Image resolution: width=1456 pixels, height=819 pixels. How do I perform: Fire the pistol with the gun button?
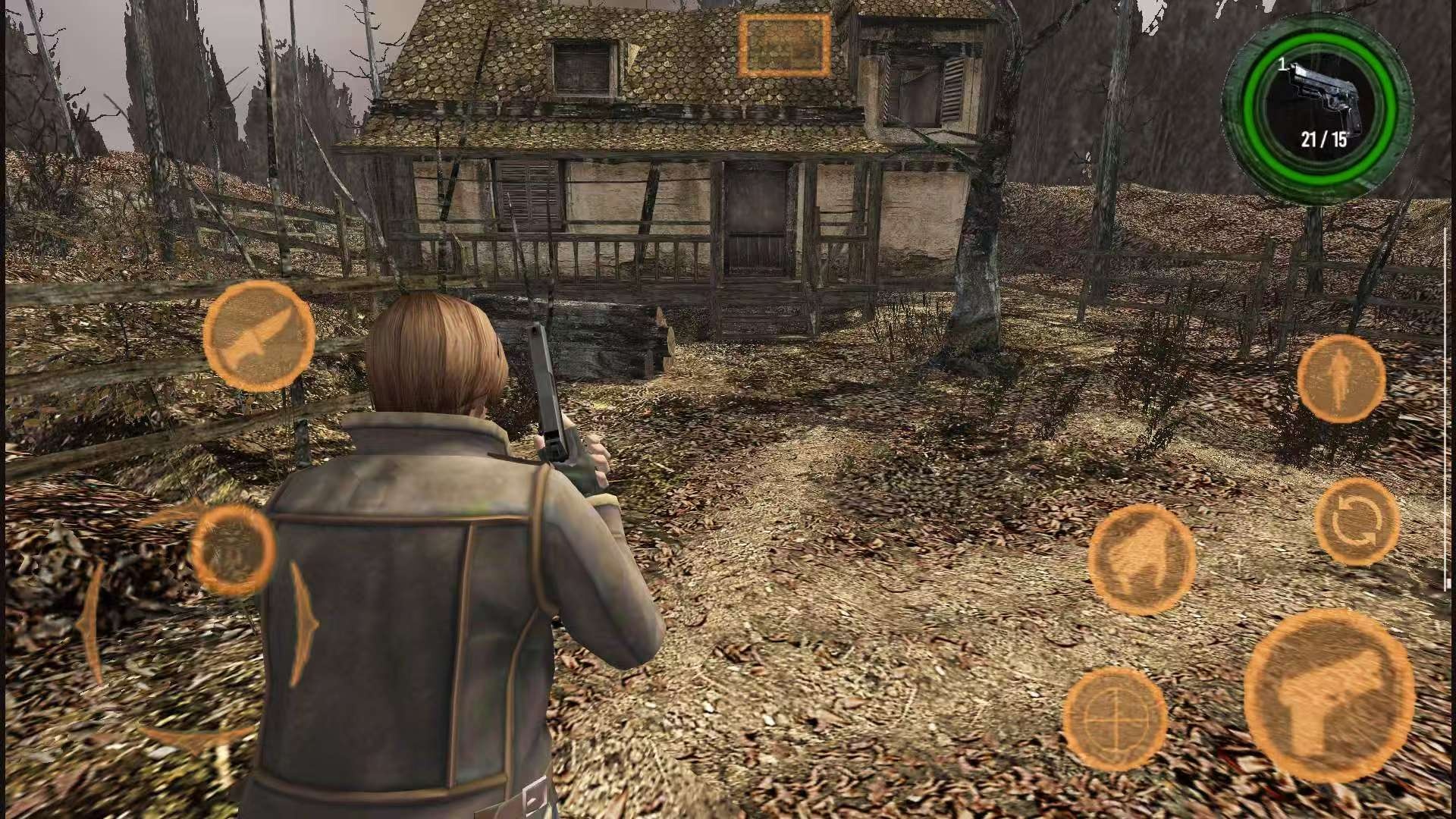pyautogui.click(x=1329, y=695)
